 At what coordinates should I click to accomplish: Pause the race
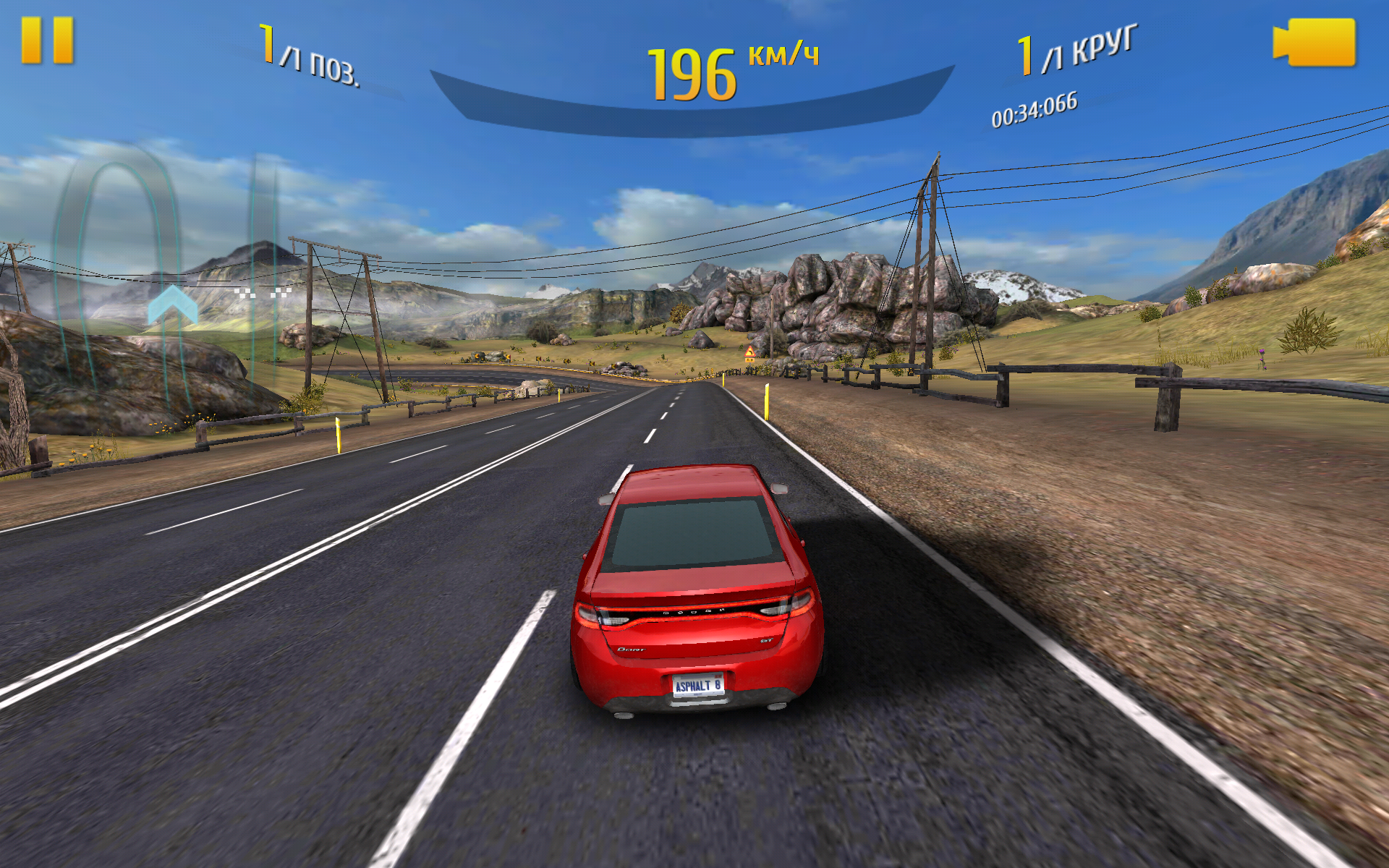48,41
